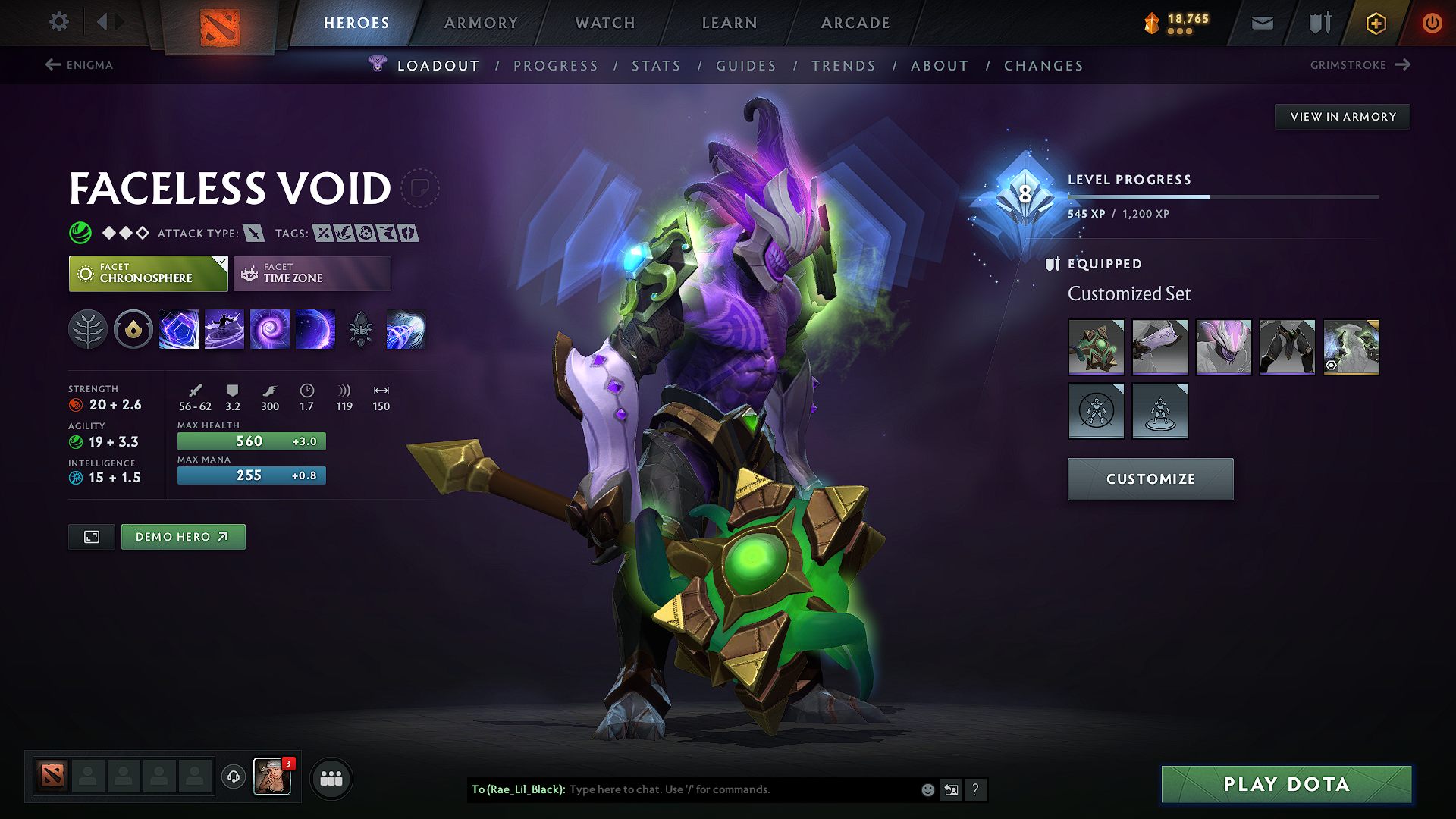1456x819 pixels.
Task: Switch to the STATS tab
Action: click(657, 65)
